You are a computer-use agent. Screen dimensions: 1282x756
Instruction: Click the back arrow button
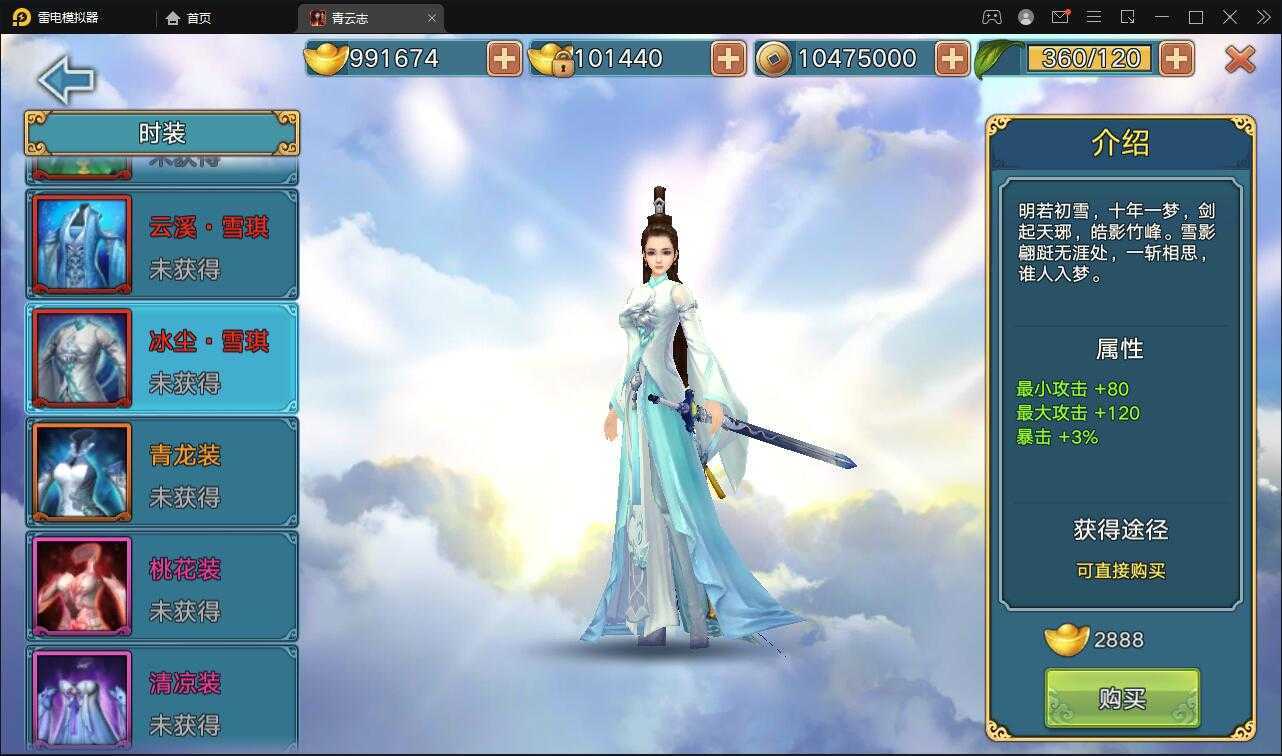pos(66,81)
